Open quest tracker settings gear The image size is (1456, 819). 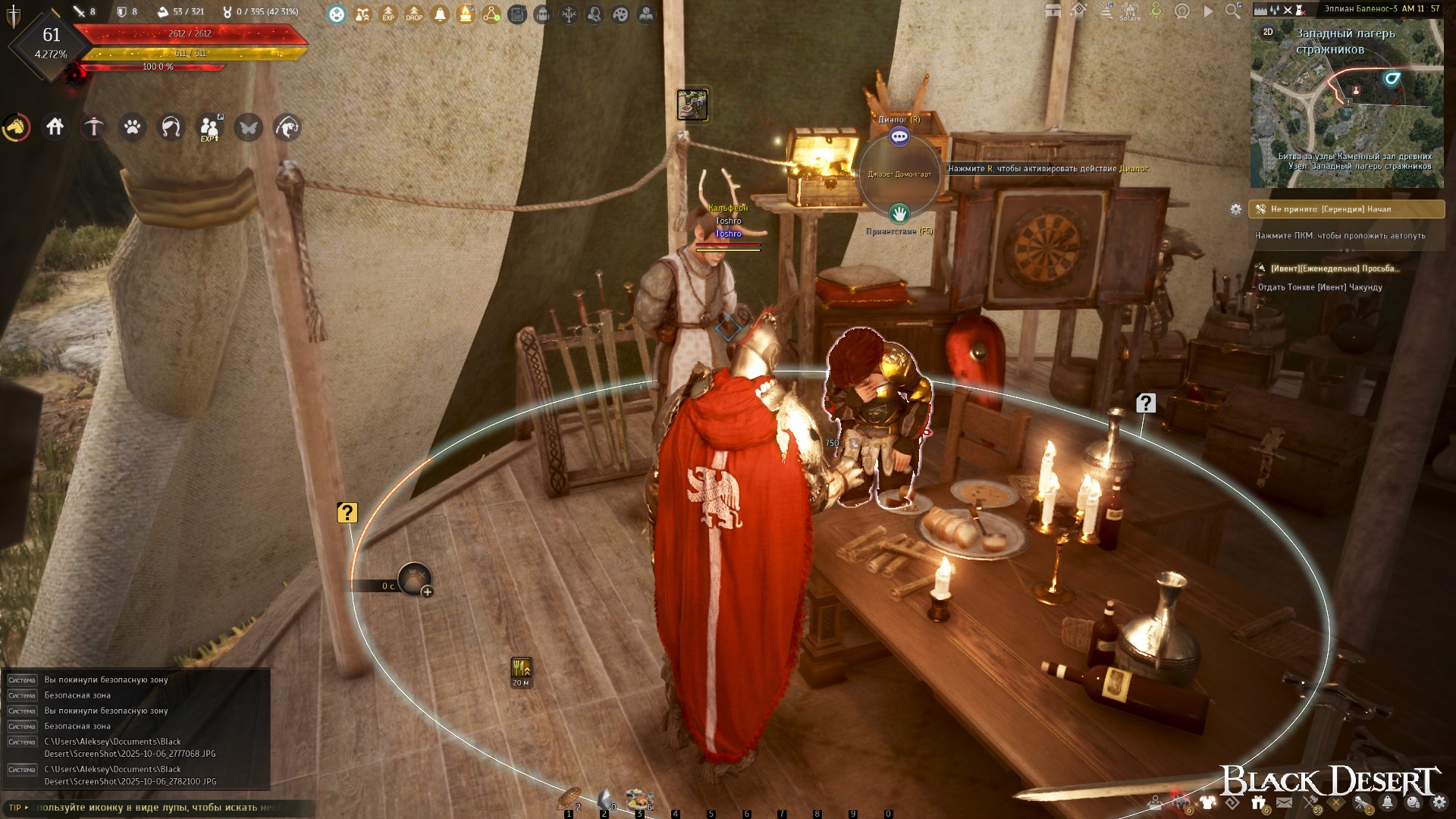pos(1236,209)
